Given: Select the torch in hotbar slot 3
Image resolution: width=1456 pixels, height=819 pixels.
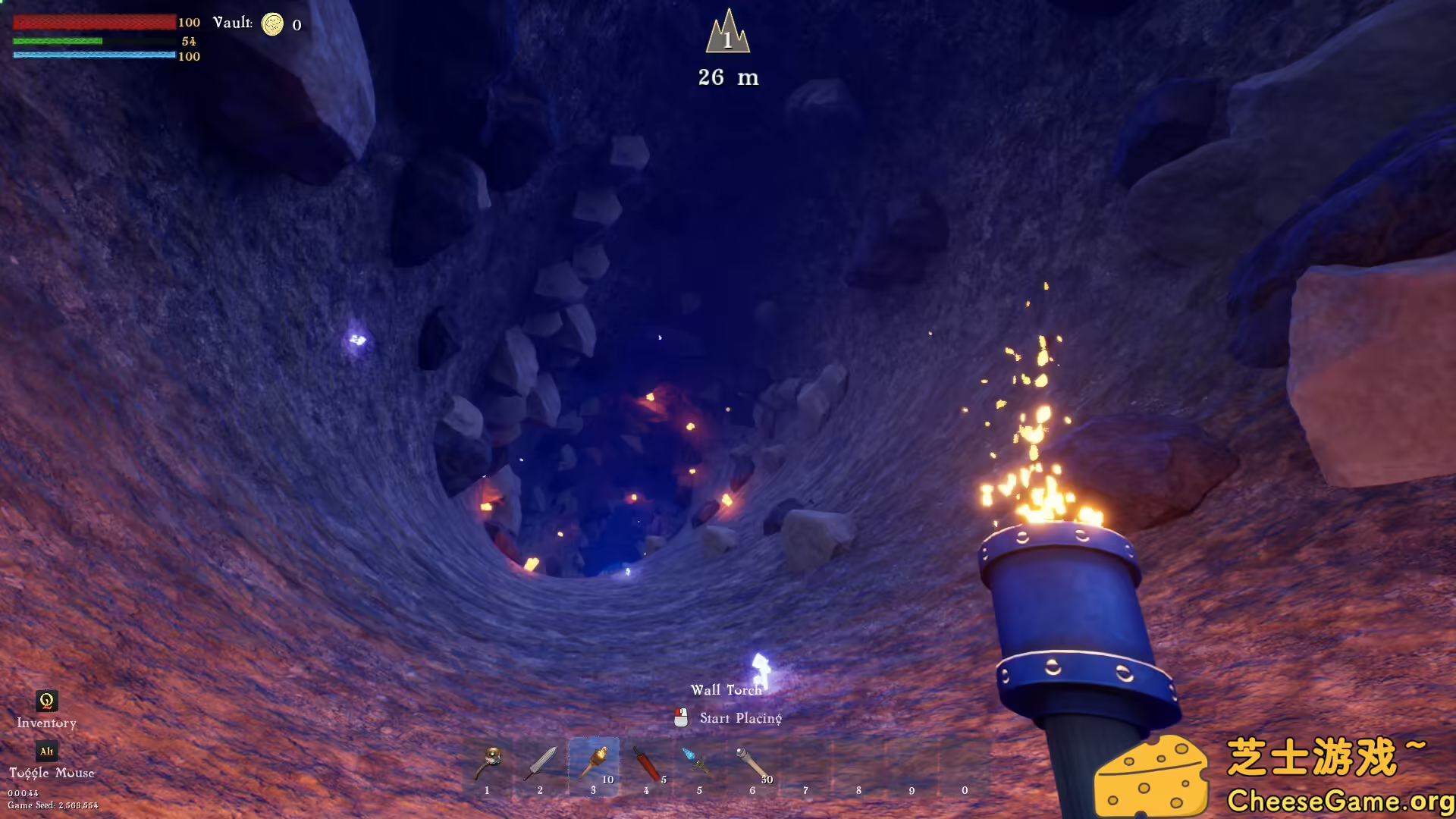Looking at the screenshot, I should pos(594,766).
